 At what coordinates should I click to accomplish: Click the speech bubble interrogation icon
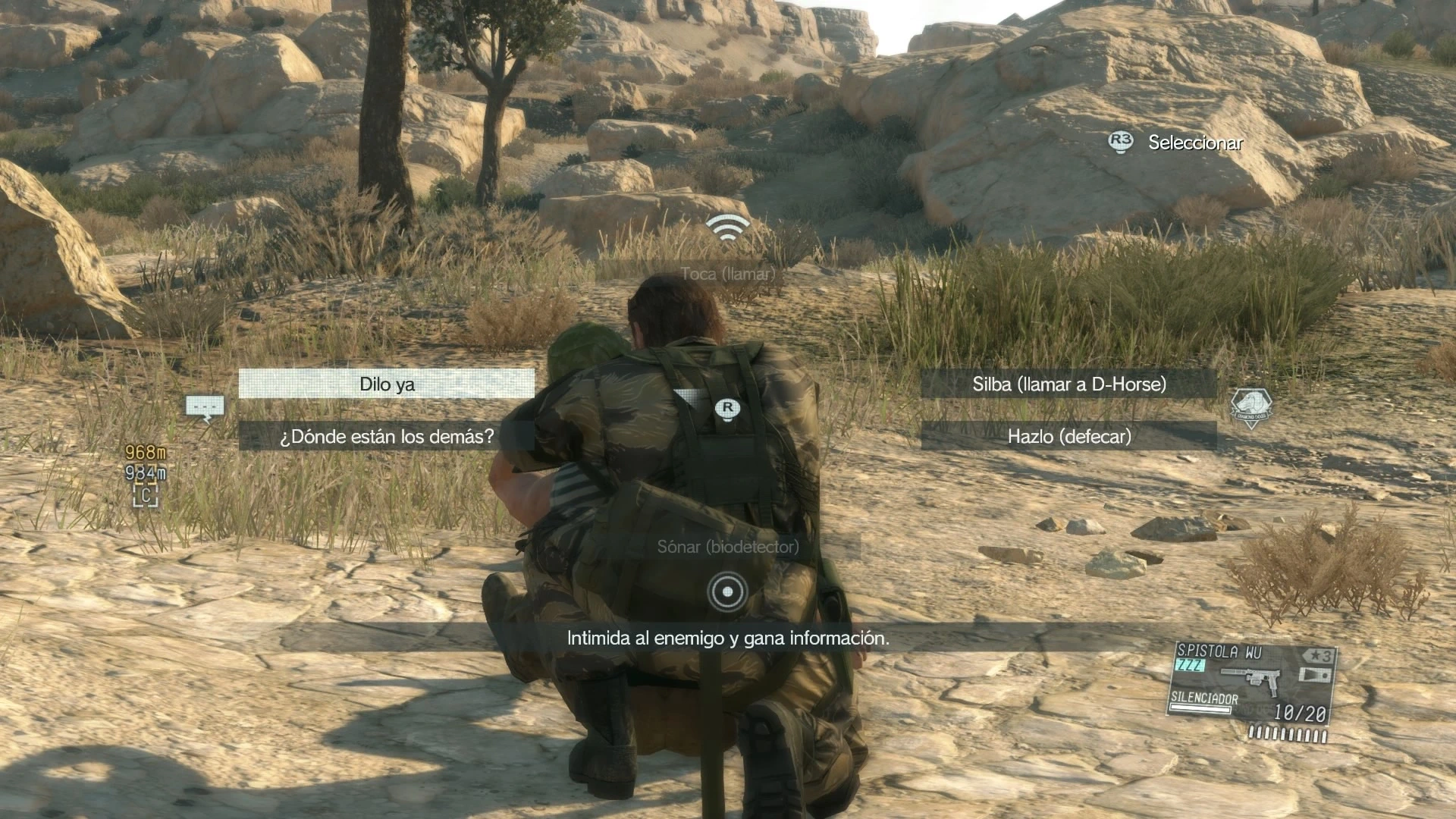tap(205, 408)
